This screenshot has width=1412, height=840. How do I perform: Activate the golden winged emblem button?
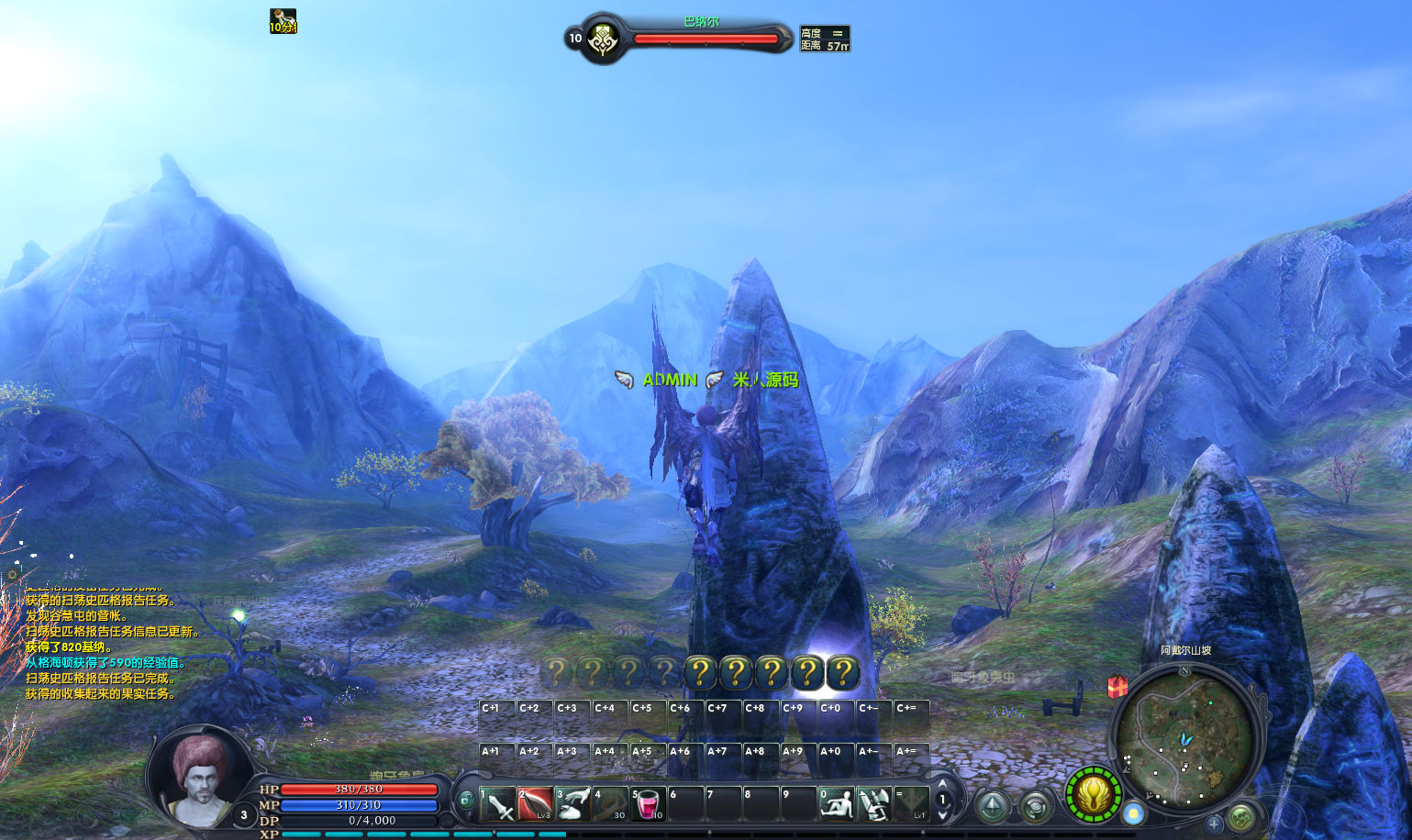pyautogui.click(x=1094, y=794)
